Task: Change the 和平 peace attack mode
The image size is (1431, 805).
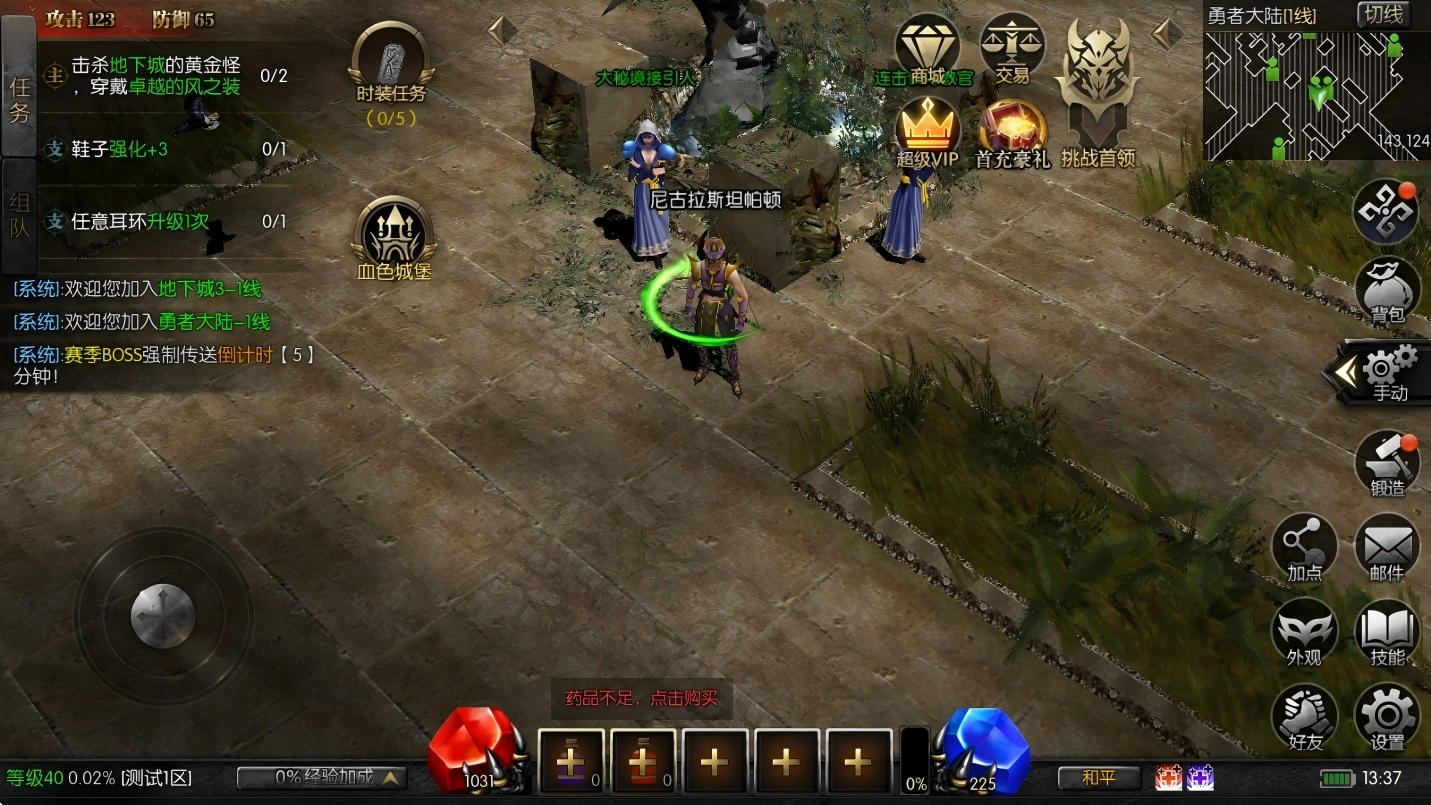Action: 1099,777
